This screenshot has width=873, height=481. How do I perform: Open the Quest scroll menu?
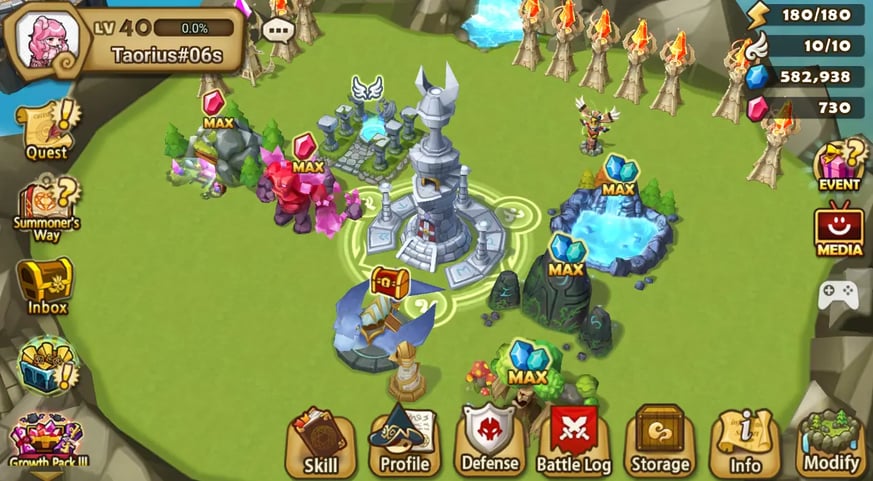tap(46, 128)
